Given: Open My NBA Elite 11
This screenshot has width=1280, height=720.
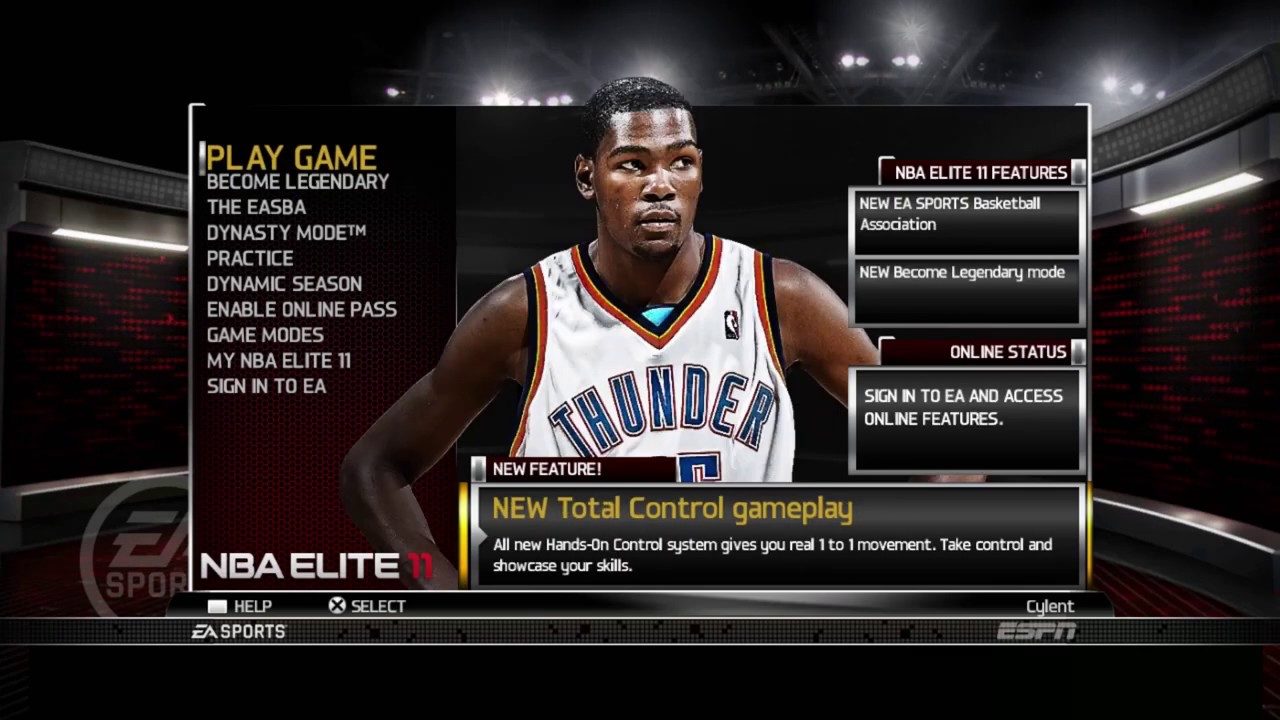Looking at the screenshot, I should (x=279, y=361).
